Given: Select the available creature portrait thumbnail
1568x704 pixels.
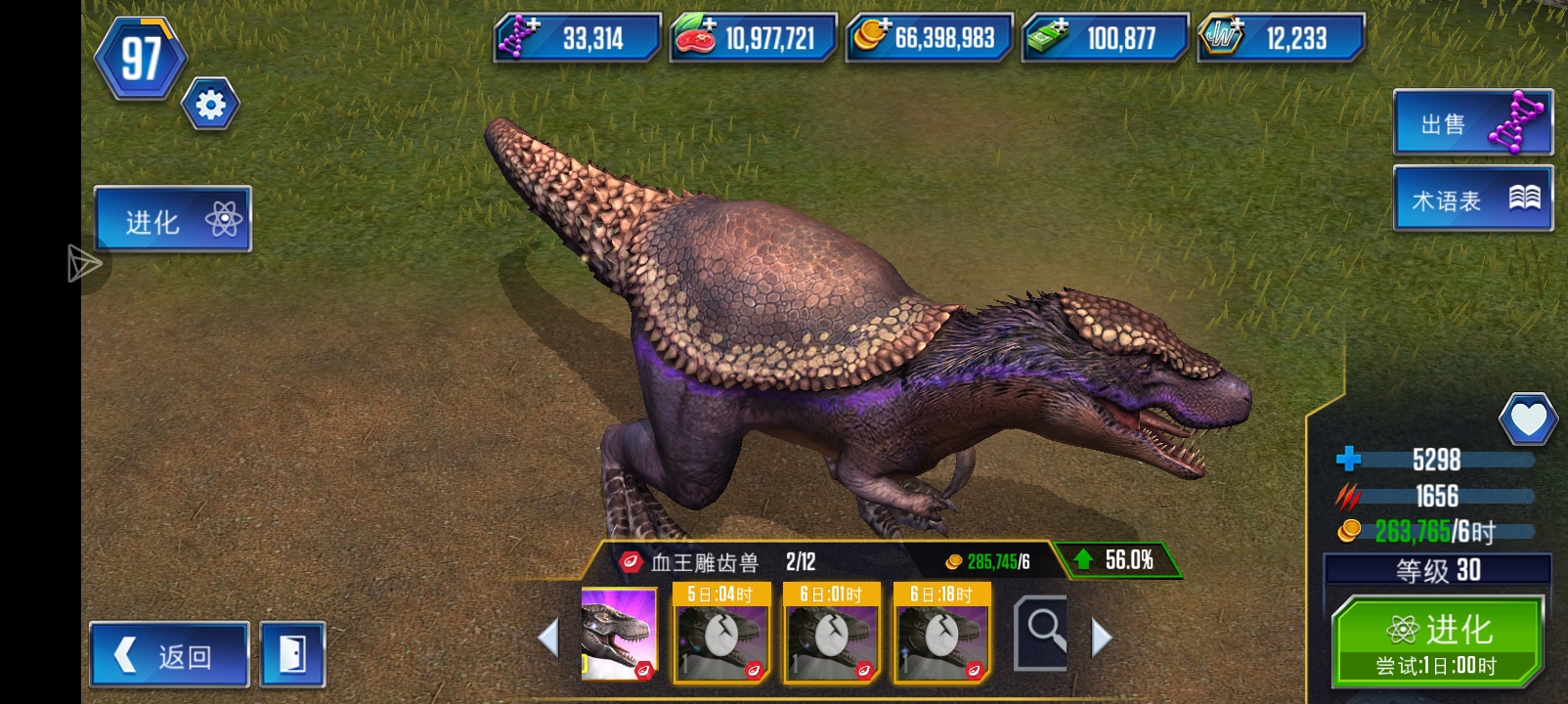Looking at the screenshot, I should [x=619, y=634].
